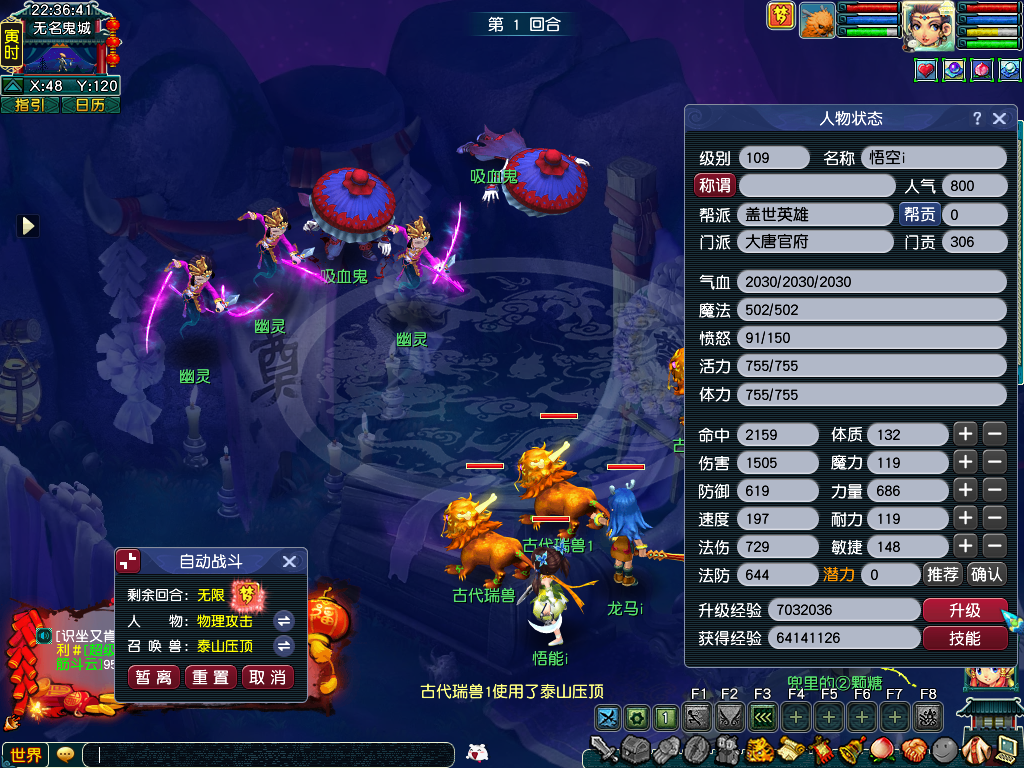1024x768 pixels.
Task: Open the 指引 guide button
Action: tap(30, 105)
